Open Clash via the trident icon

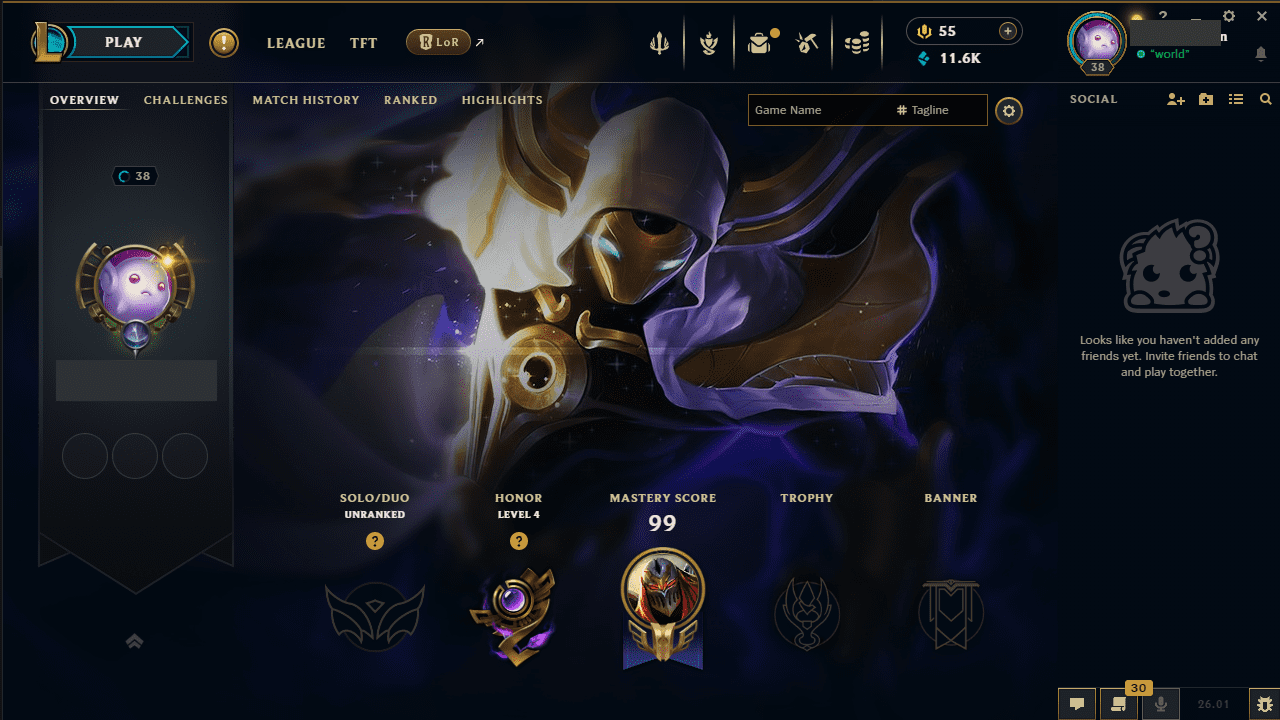(x=659, y=42)
